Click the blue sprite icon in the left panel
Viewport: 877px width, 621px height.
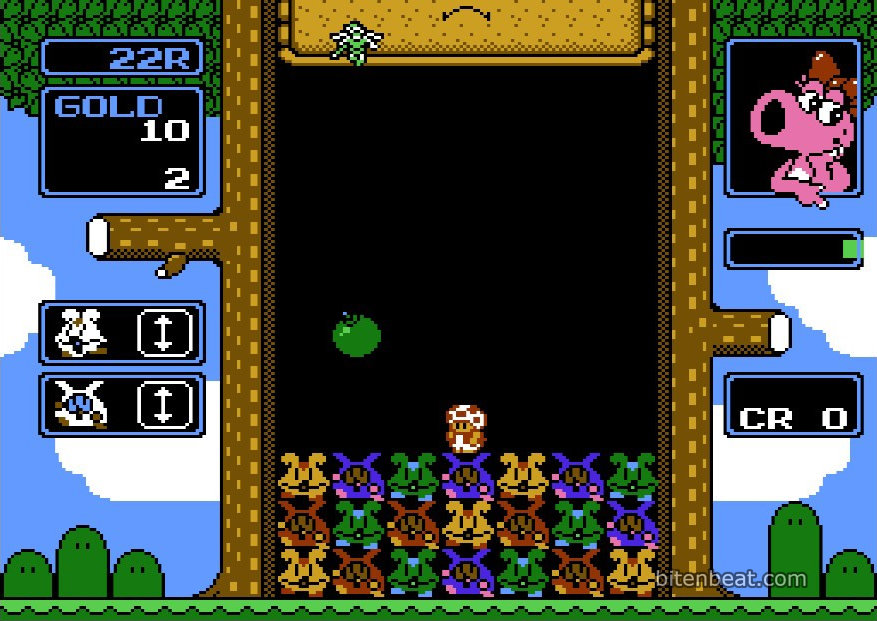pos(81,404)
